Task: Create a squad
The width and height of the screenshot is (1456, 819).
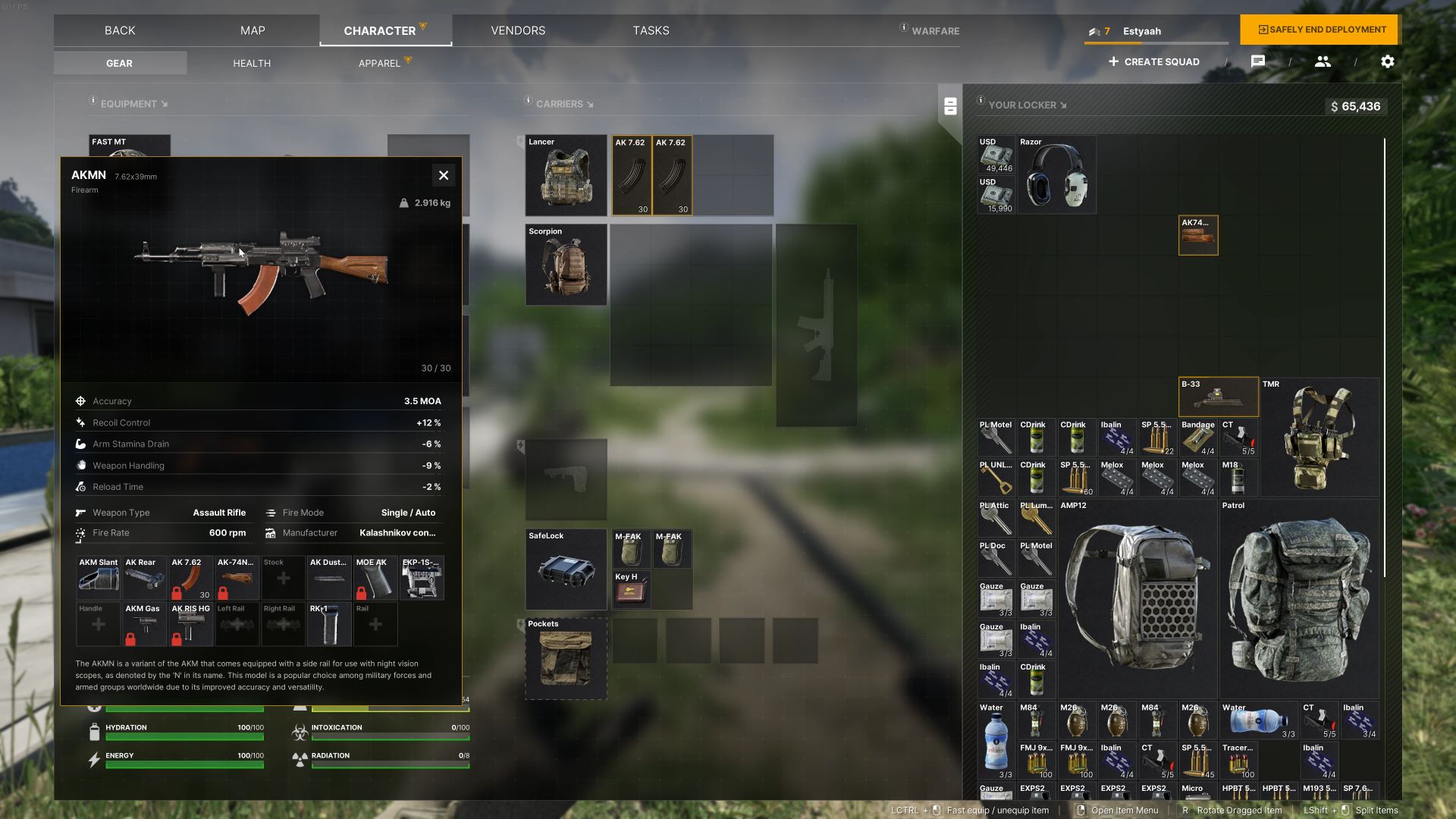Action: click(1153, 61)
